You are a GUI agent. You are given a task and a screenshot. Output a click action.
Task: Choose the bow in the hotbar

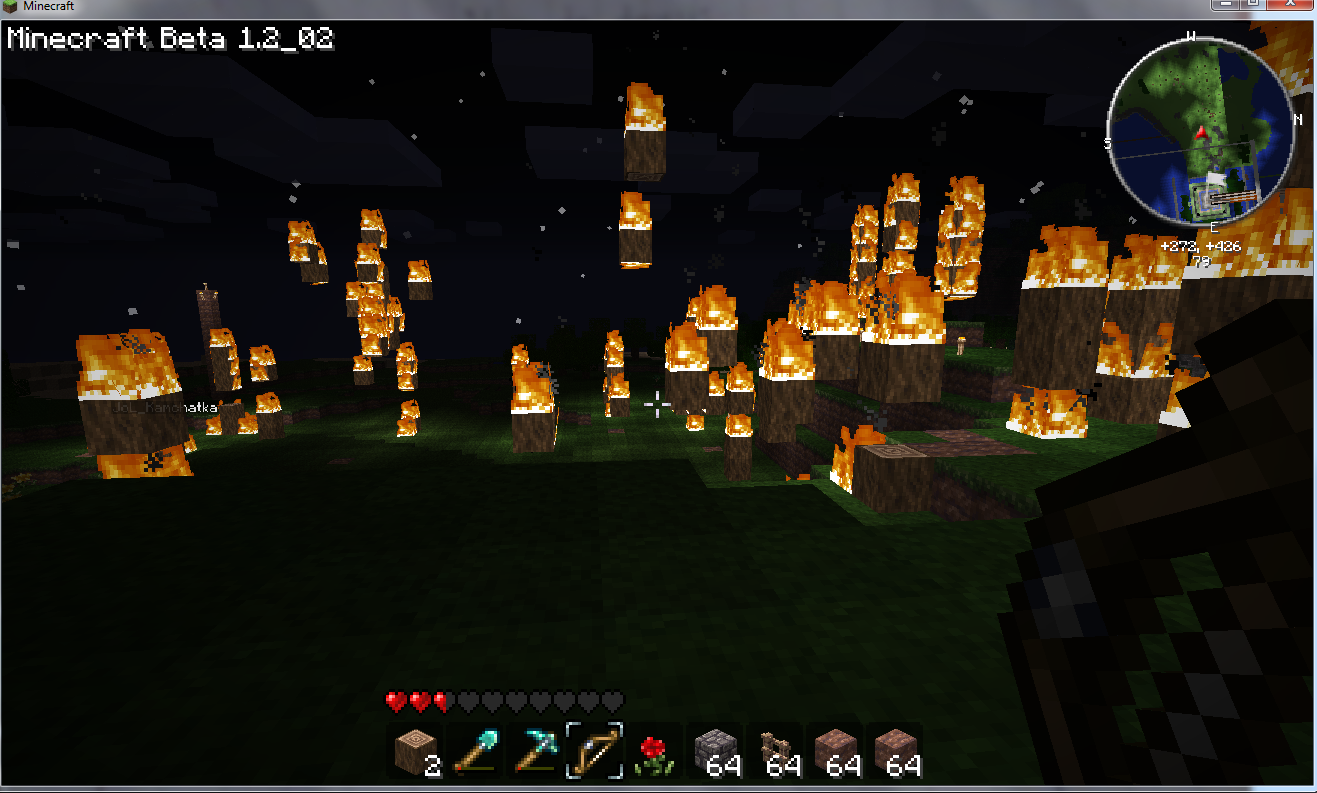point(595,751)
